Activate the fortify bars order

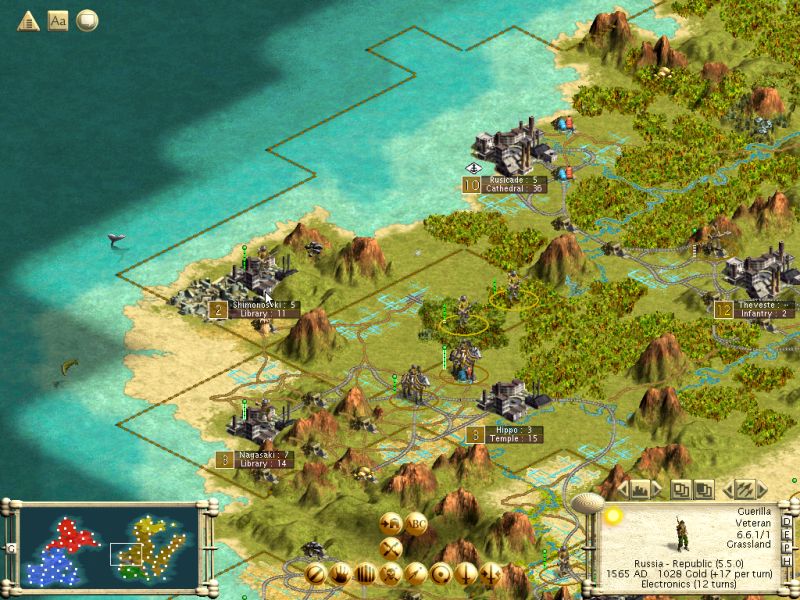pos(366,573)
